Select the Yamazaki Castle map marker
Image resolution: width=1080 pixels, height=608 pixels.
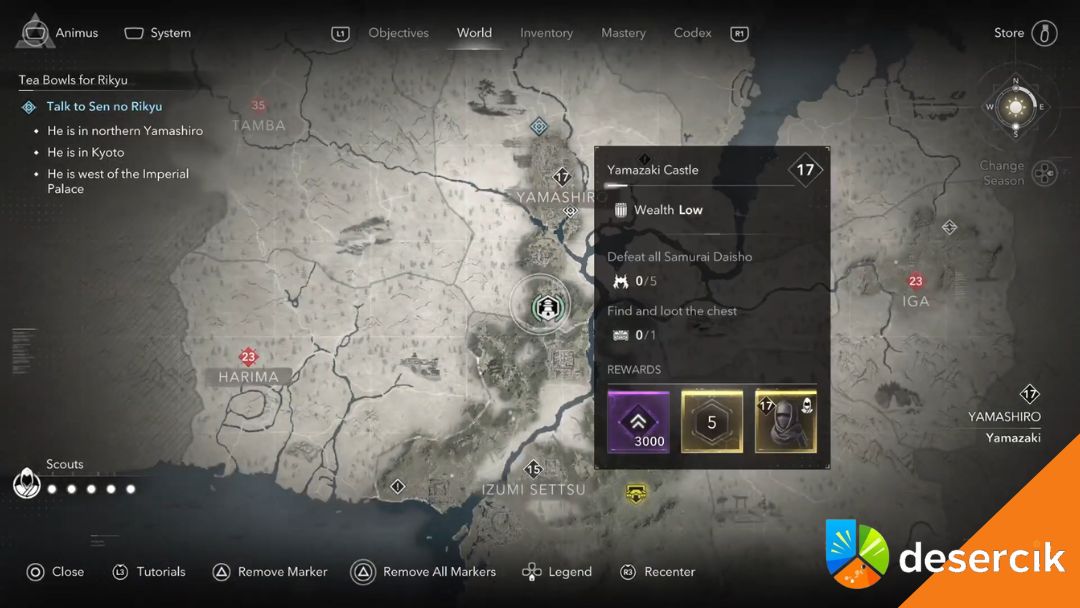(548, 306)
